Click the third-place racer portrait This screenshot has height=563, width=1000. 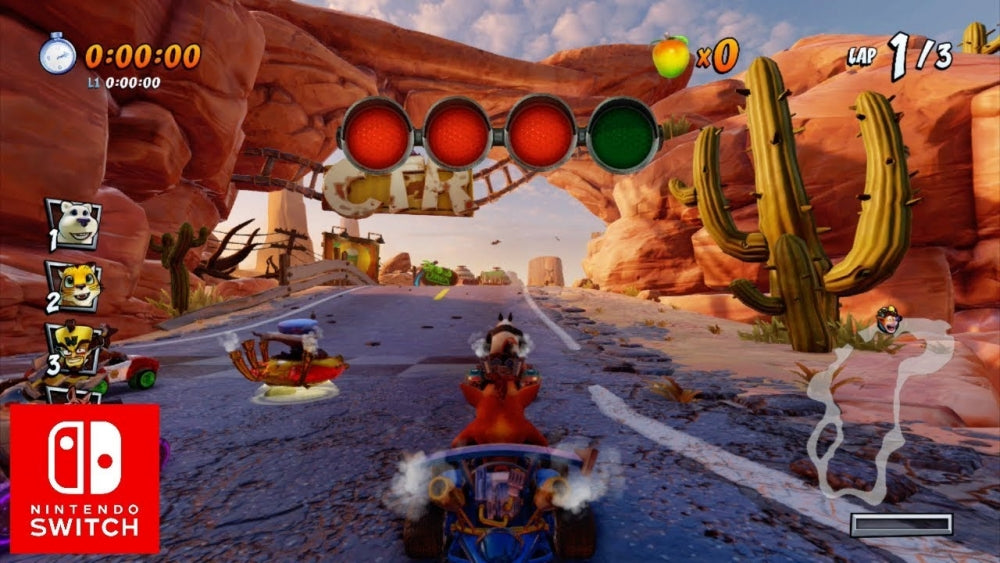[74, 347]
